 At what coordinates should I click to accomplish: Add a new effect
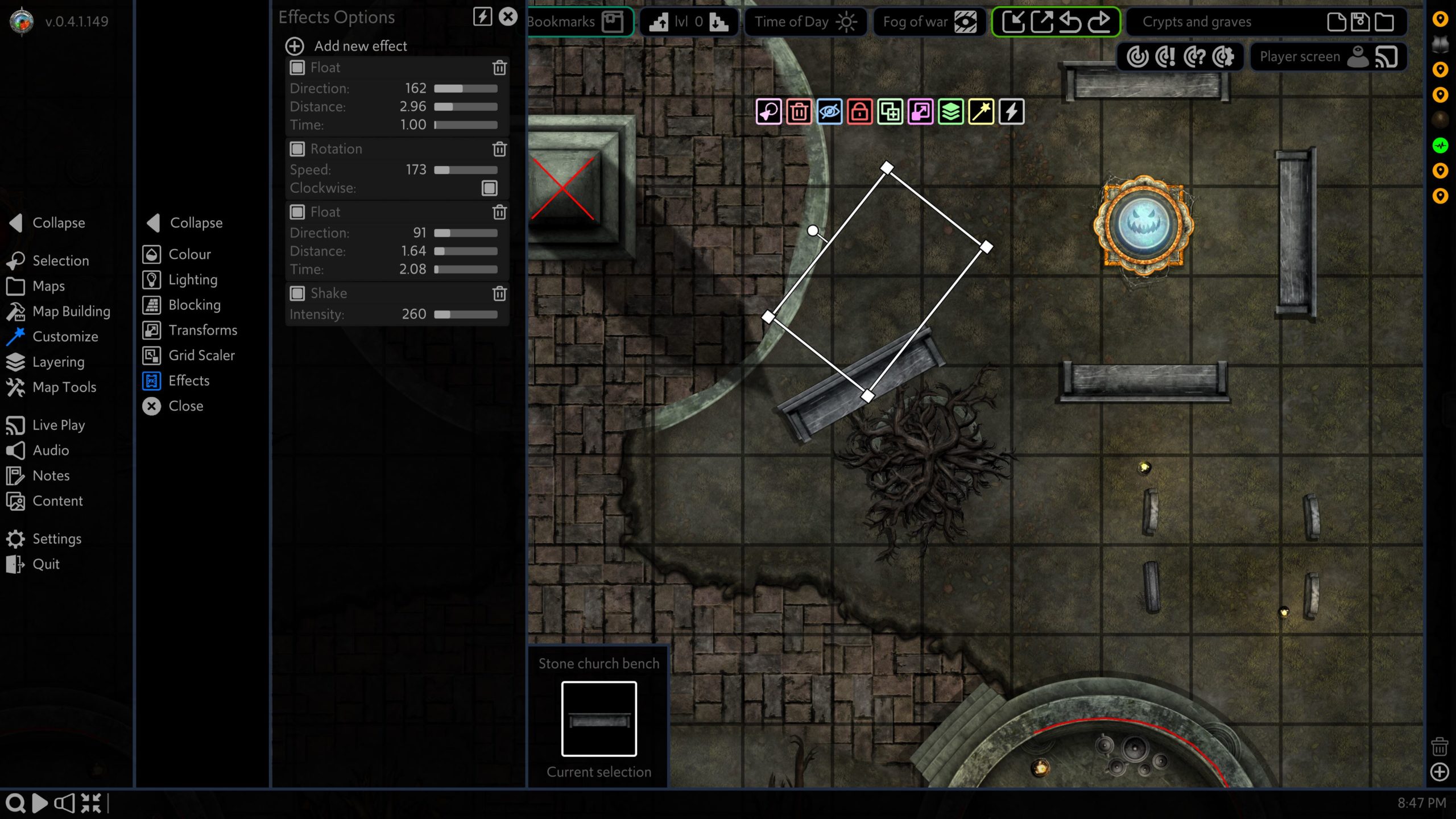(x=347, y=46)
